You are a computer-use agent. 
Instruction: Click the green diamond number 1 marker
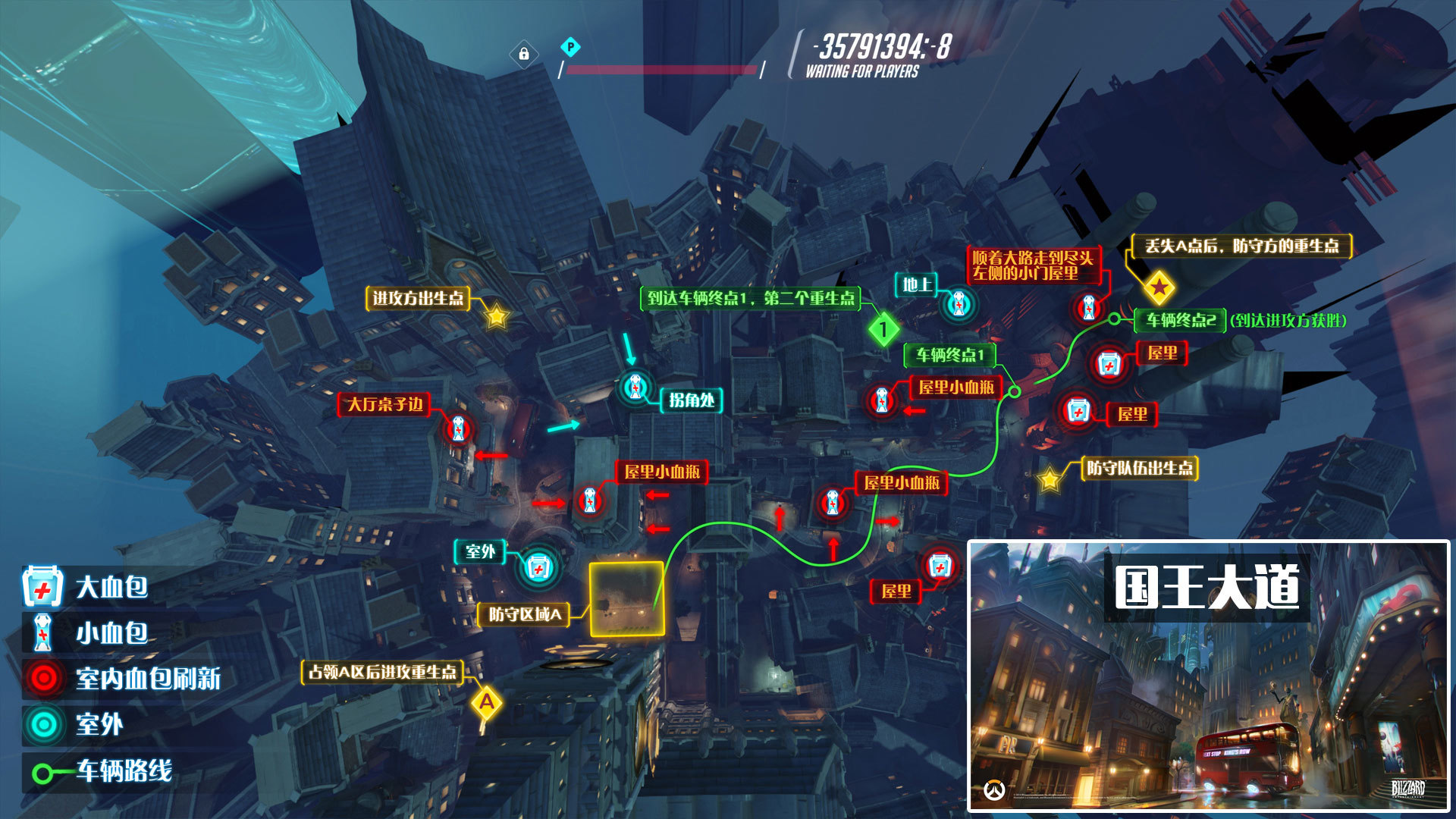883,329
